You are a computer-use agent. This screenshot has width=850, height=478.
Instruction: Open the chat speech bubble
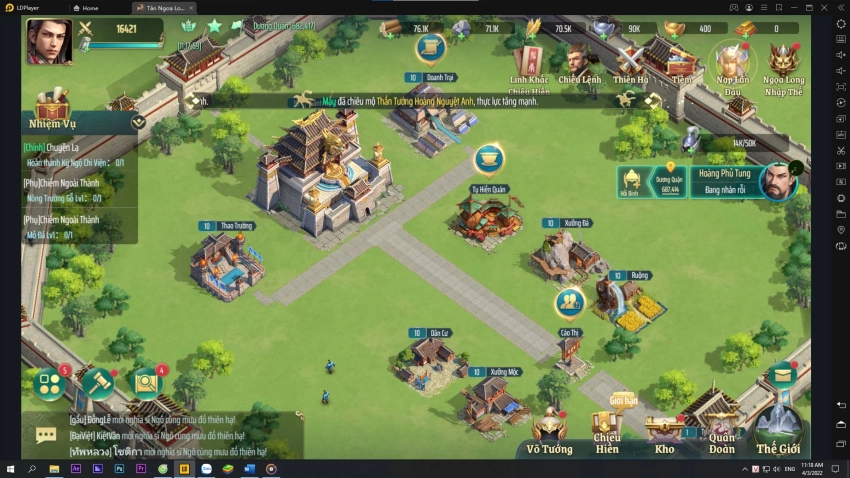pos(46,435)
